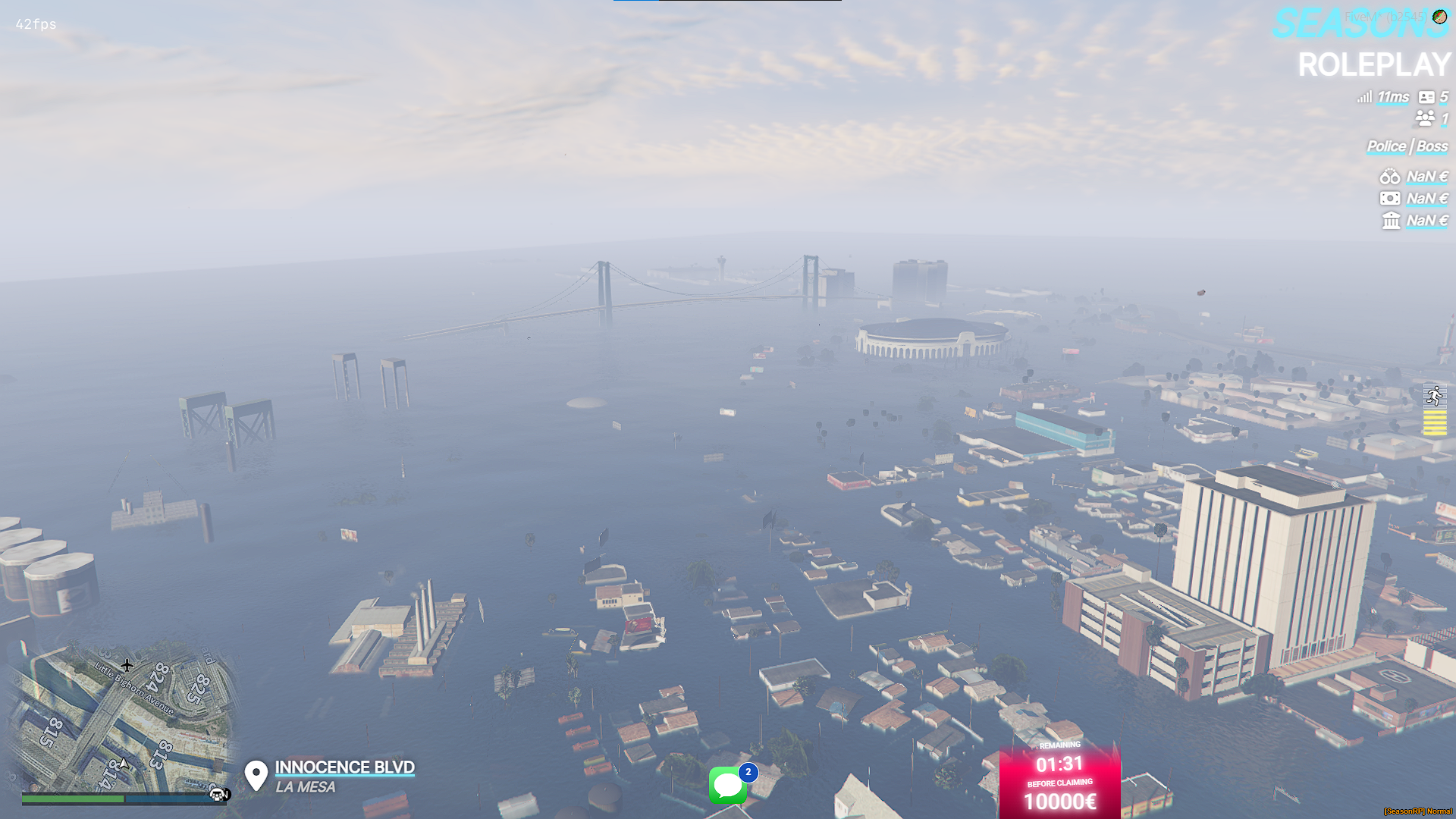Click the ID card icon next to 5
This screenshot has width=1456, height=819.
[1427, 97]
